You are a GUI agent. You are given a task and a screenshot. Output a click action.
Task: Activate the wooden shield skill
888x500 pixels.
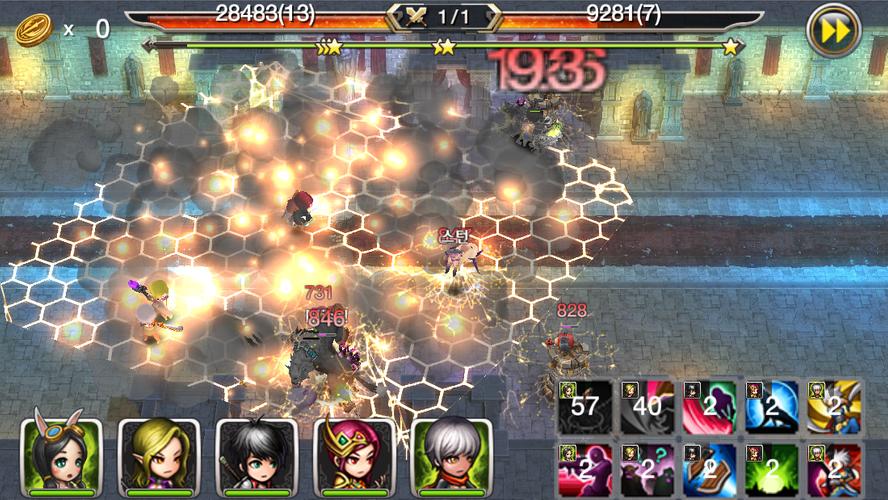click(x=709, y=468)
